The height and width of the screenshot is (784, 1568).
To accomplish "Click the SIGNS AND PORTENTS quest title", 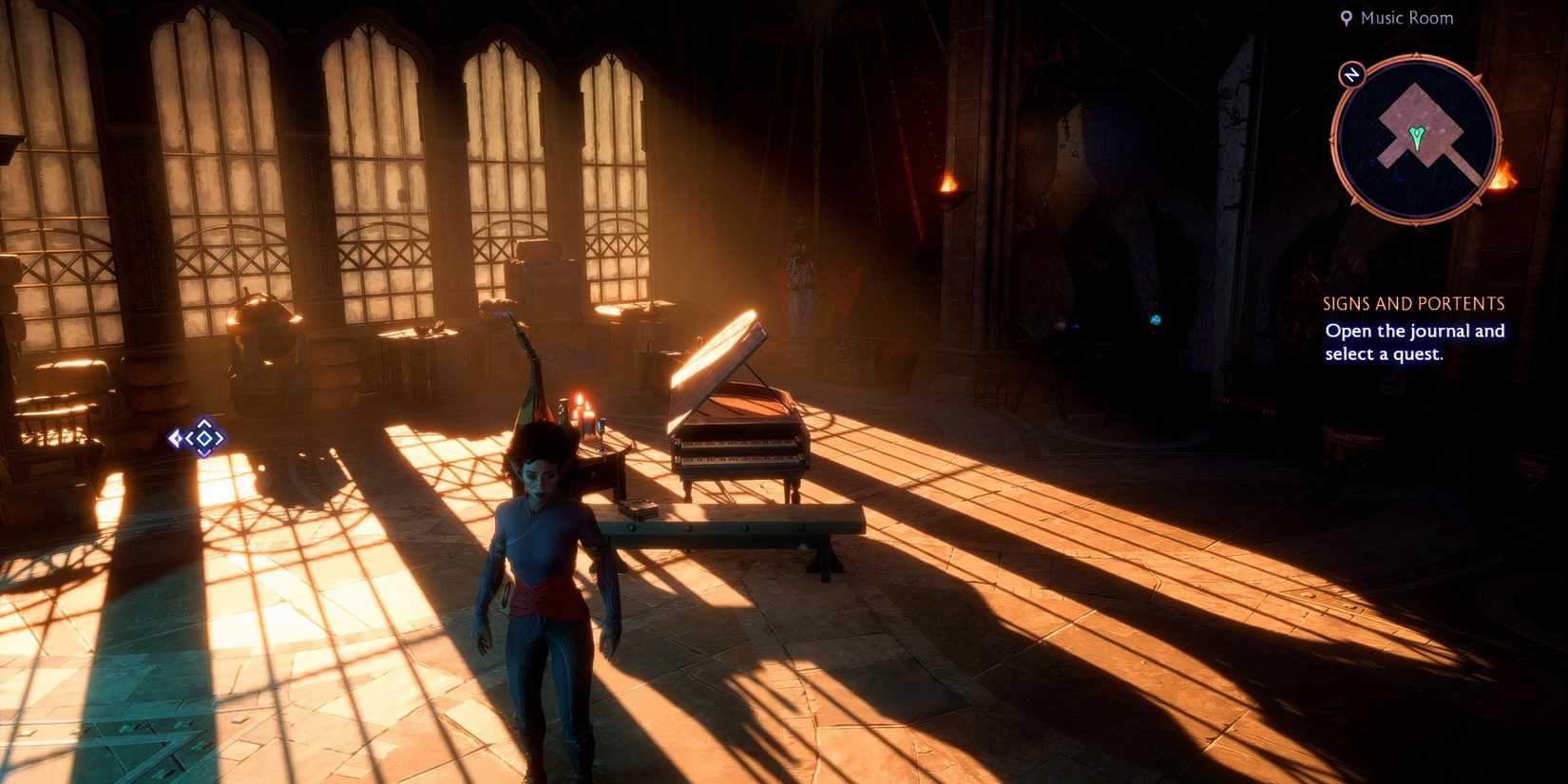I will 1413,303.
